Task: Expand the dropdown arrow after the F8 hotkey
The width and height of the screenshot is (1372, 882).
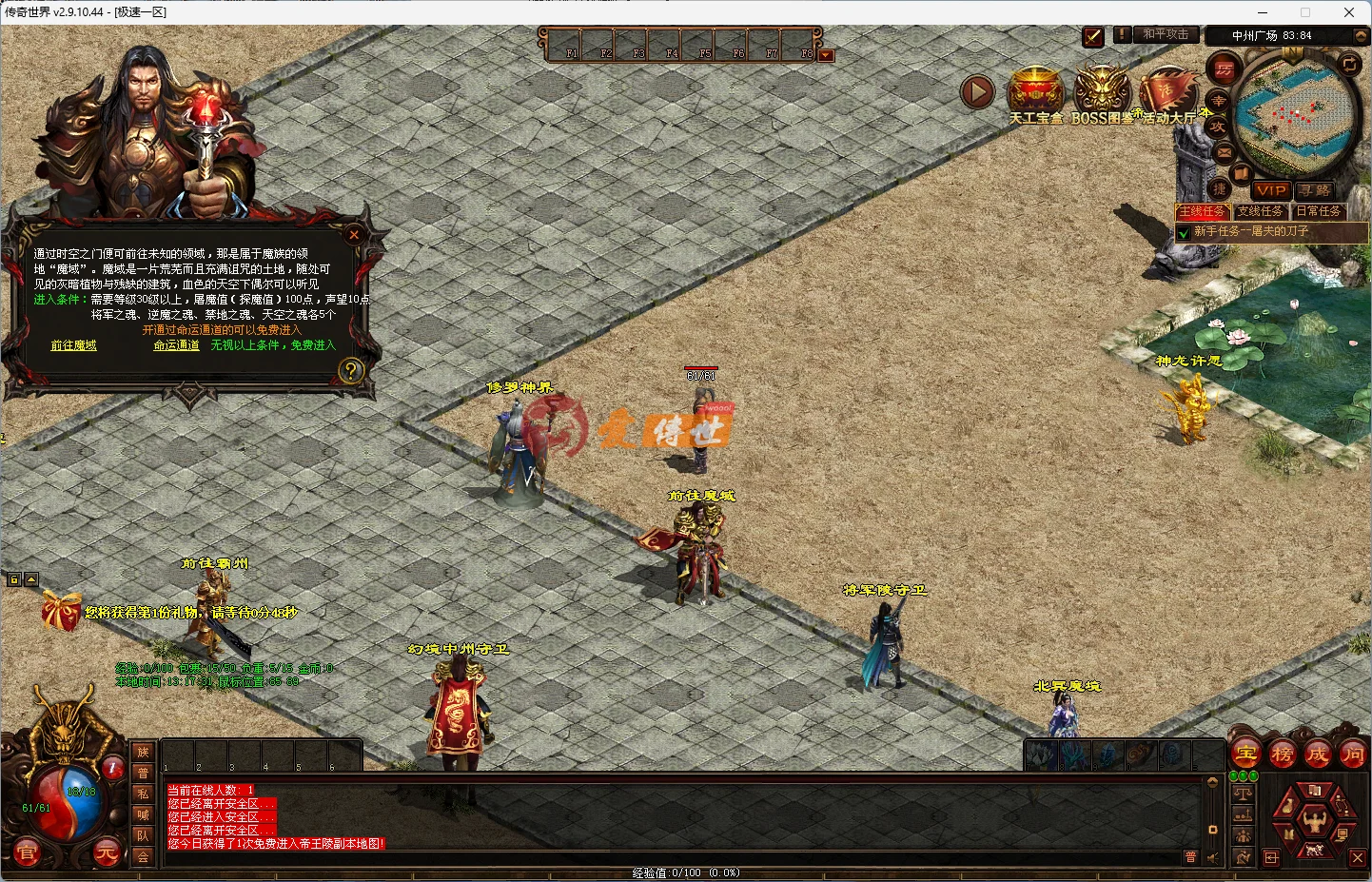Action: [x=824, y=55]
